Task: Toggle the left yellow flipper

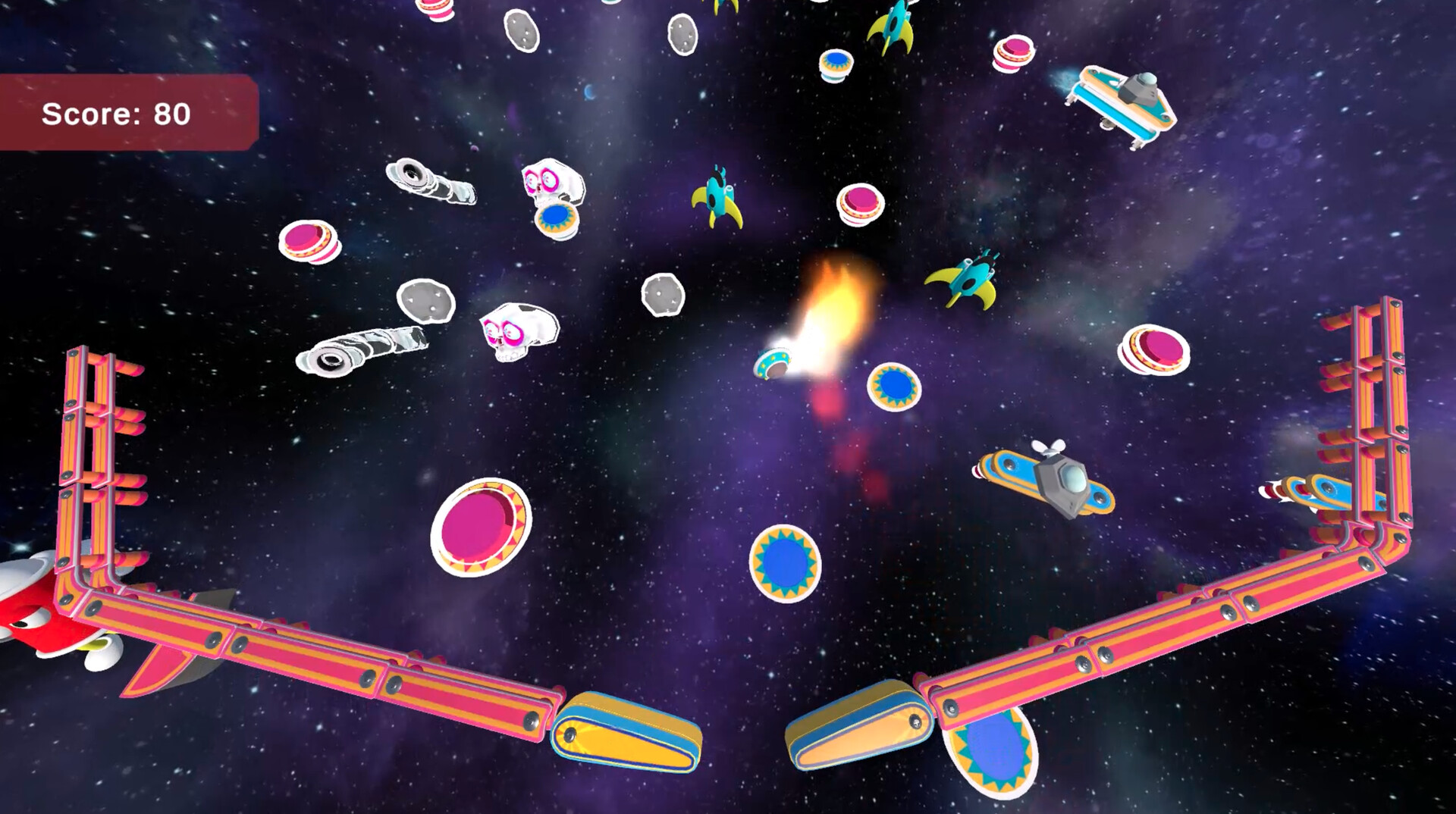Action: (629, 728)
